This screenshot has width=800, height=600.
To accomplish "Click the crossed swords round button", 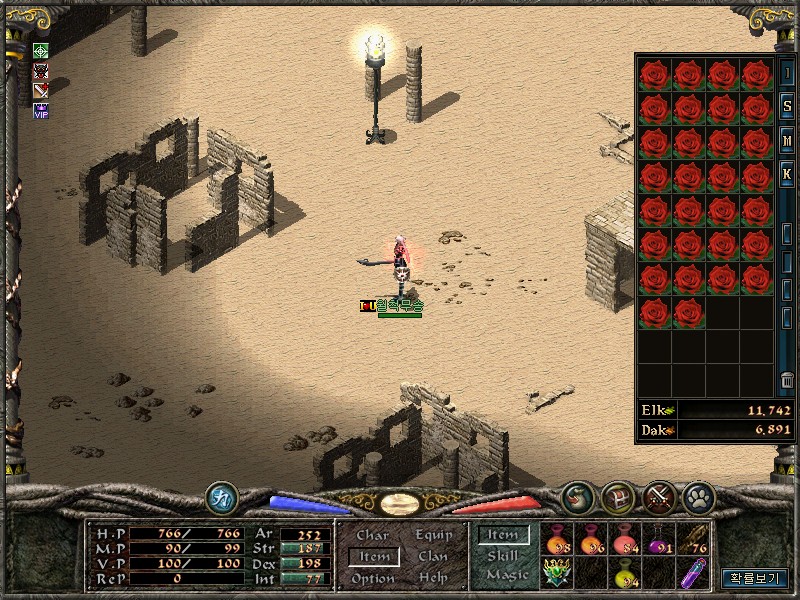I will [658, 495].
